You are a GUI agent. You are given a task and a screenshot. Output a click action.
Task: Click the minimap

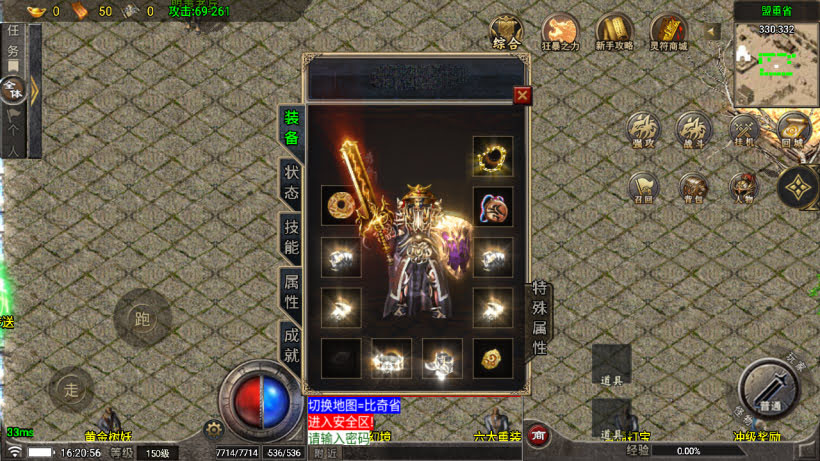776,64
